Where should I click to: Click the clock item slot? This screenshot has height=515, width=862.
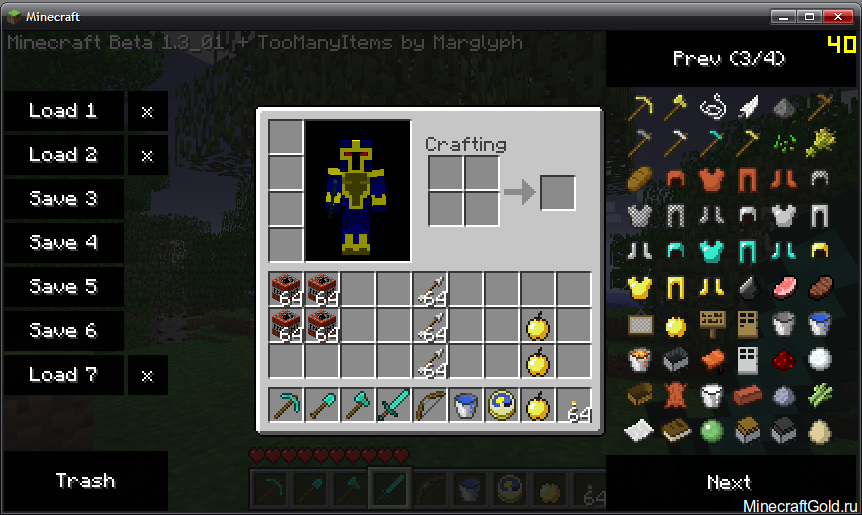coord(502,405)
